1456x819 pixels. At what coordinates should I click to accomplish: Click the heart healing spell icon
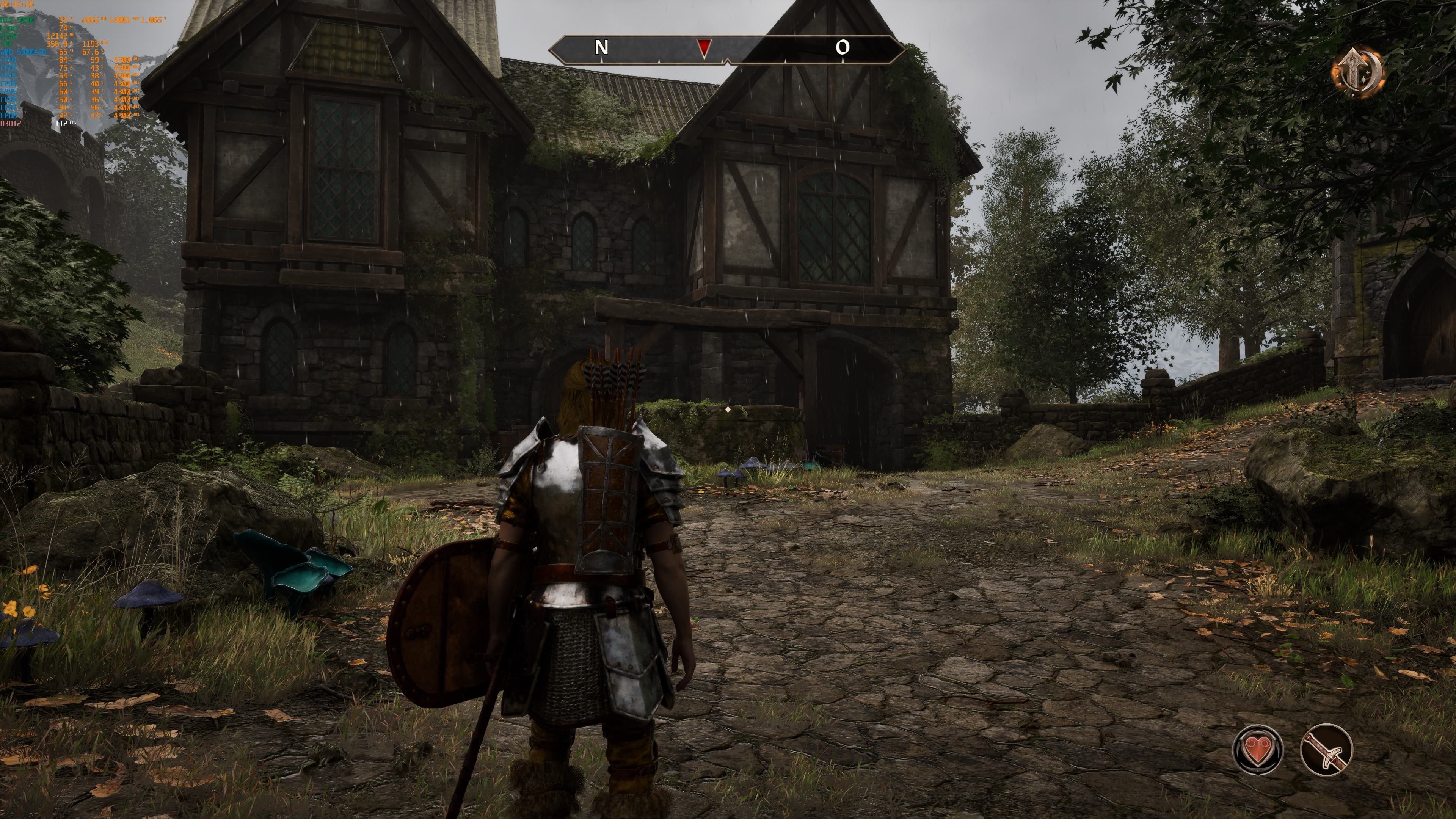point(1258,750)
